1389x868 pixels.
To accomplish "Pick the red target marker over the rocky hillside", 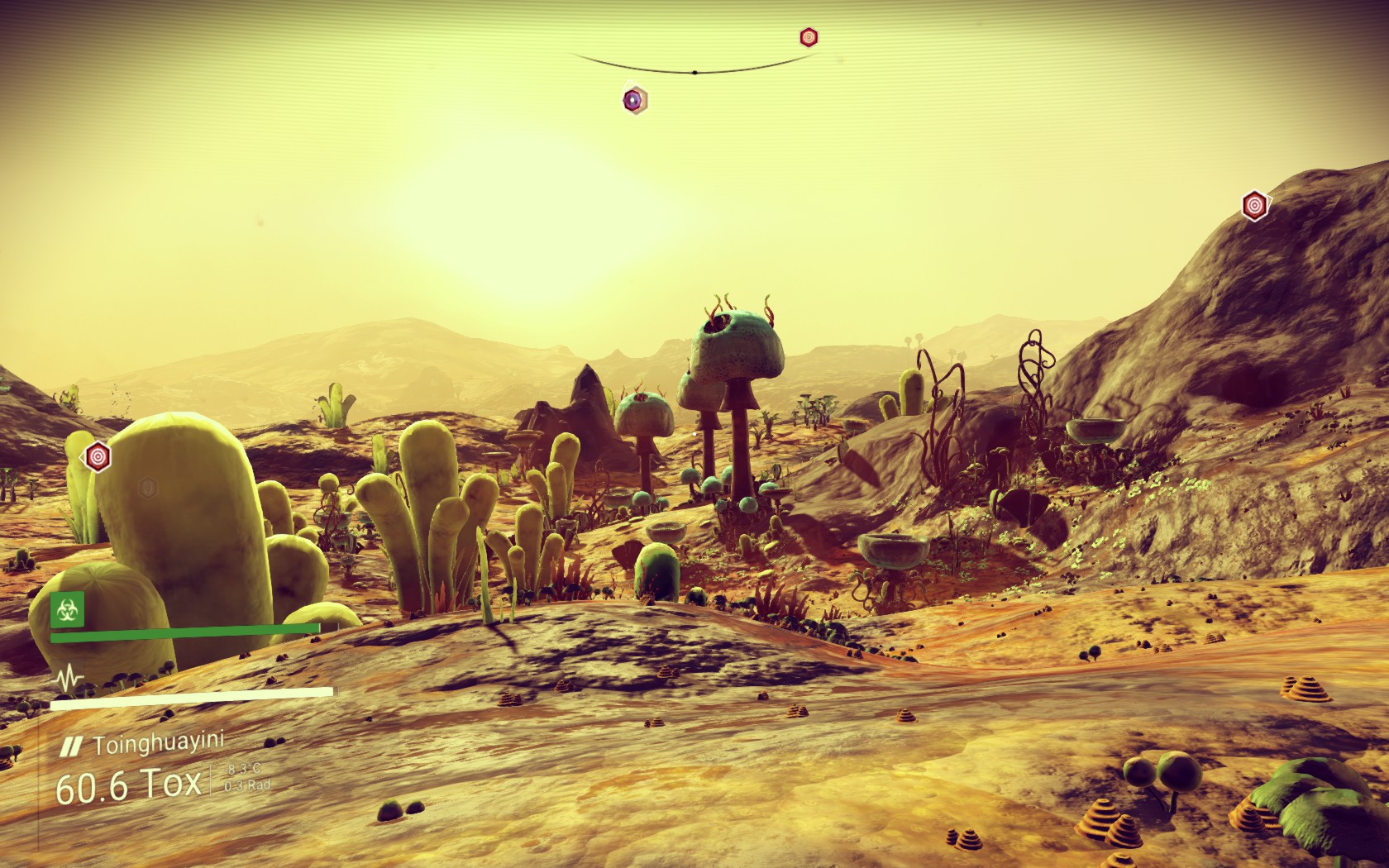I will 1254,204.
